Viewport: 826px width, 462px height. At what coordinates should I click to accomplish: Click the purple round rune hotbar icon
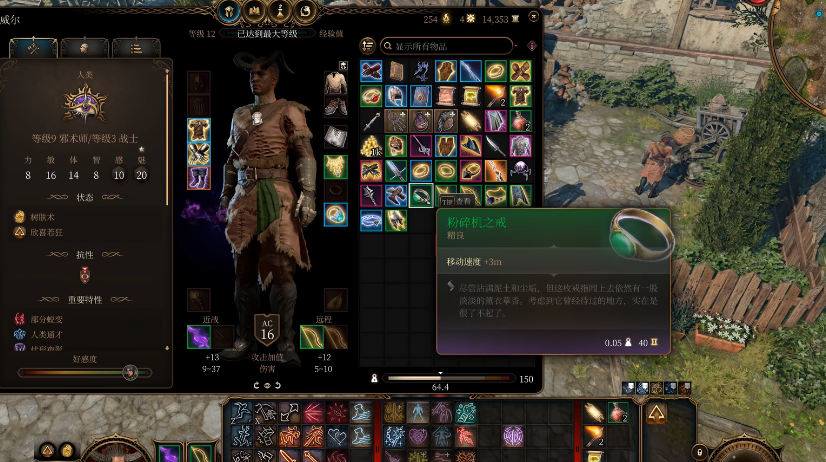click(513, 435)
